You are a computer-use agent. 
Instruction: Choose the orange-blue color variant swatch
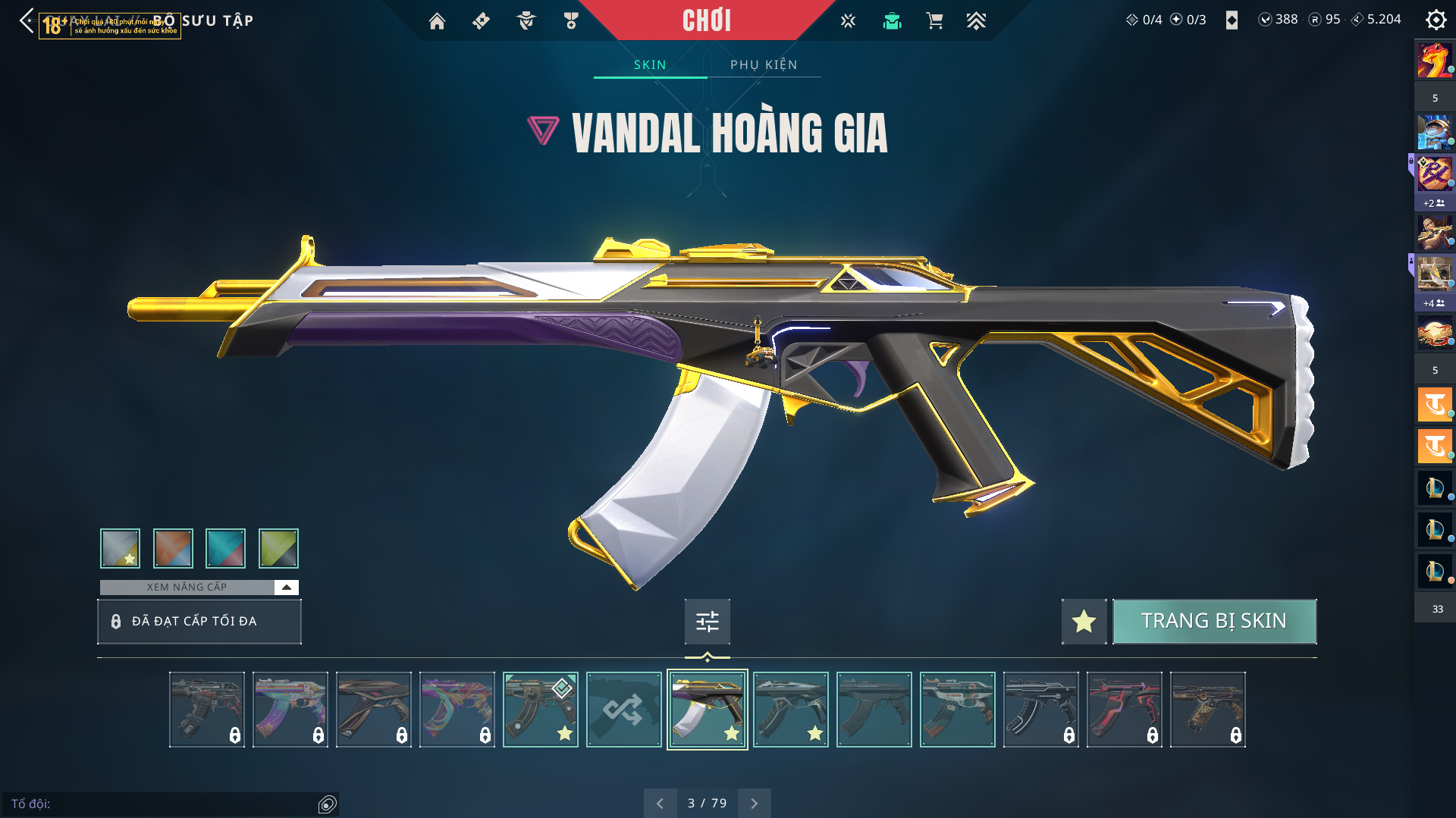173,548
